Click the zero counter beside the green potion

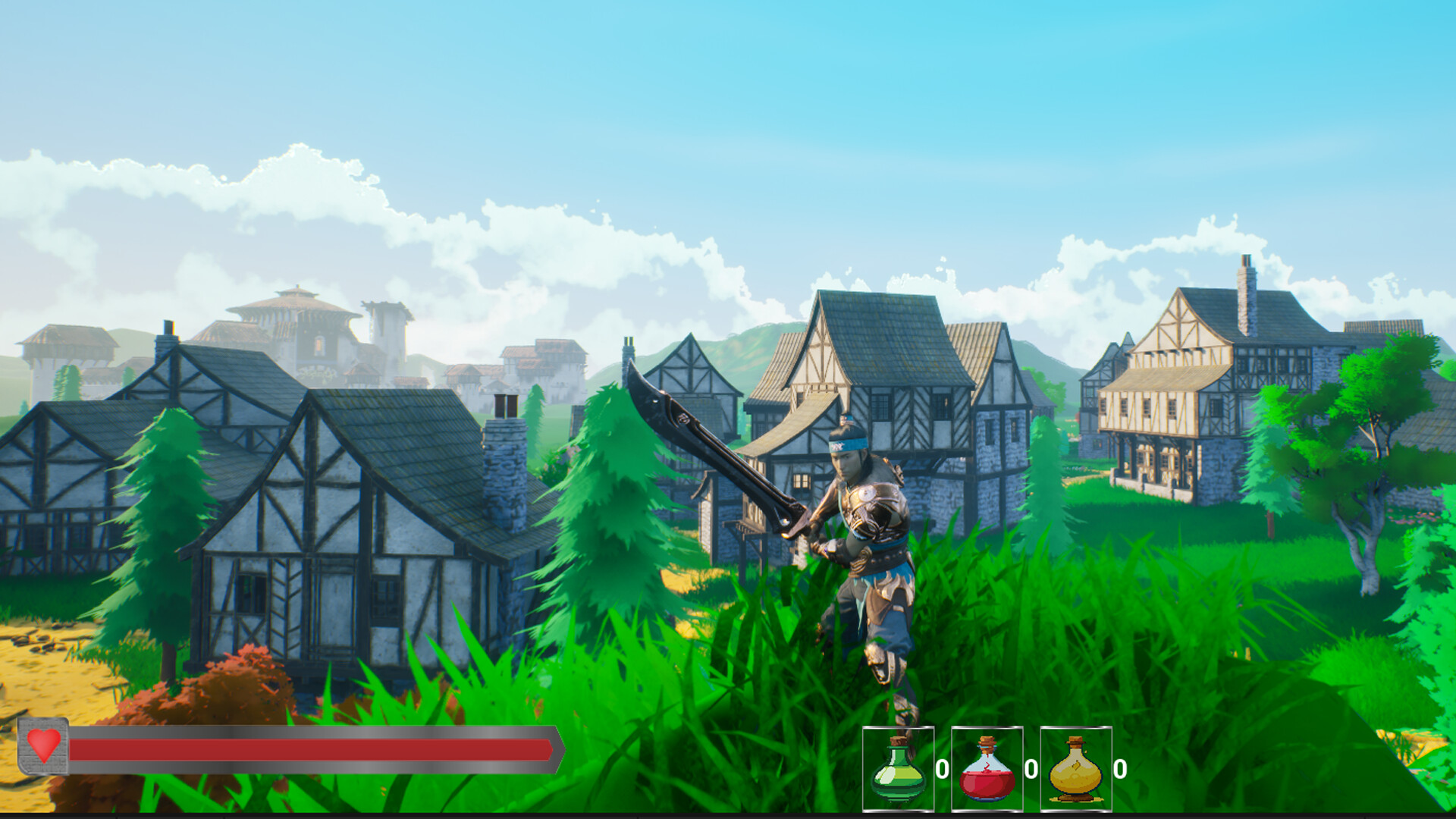click(943, 769)
